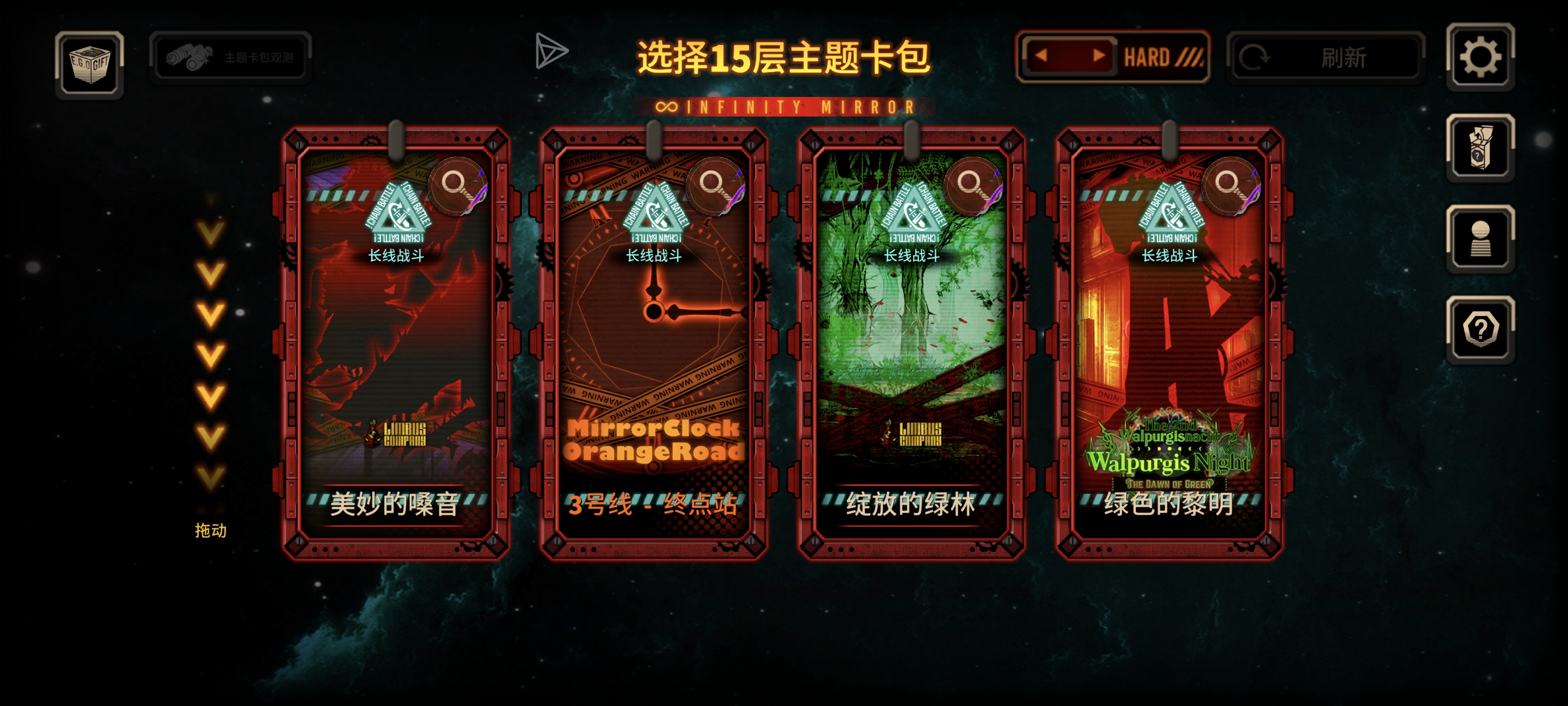Click the left arrow to lower difficulty

coord(1042,57)
